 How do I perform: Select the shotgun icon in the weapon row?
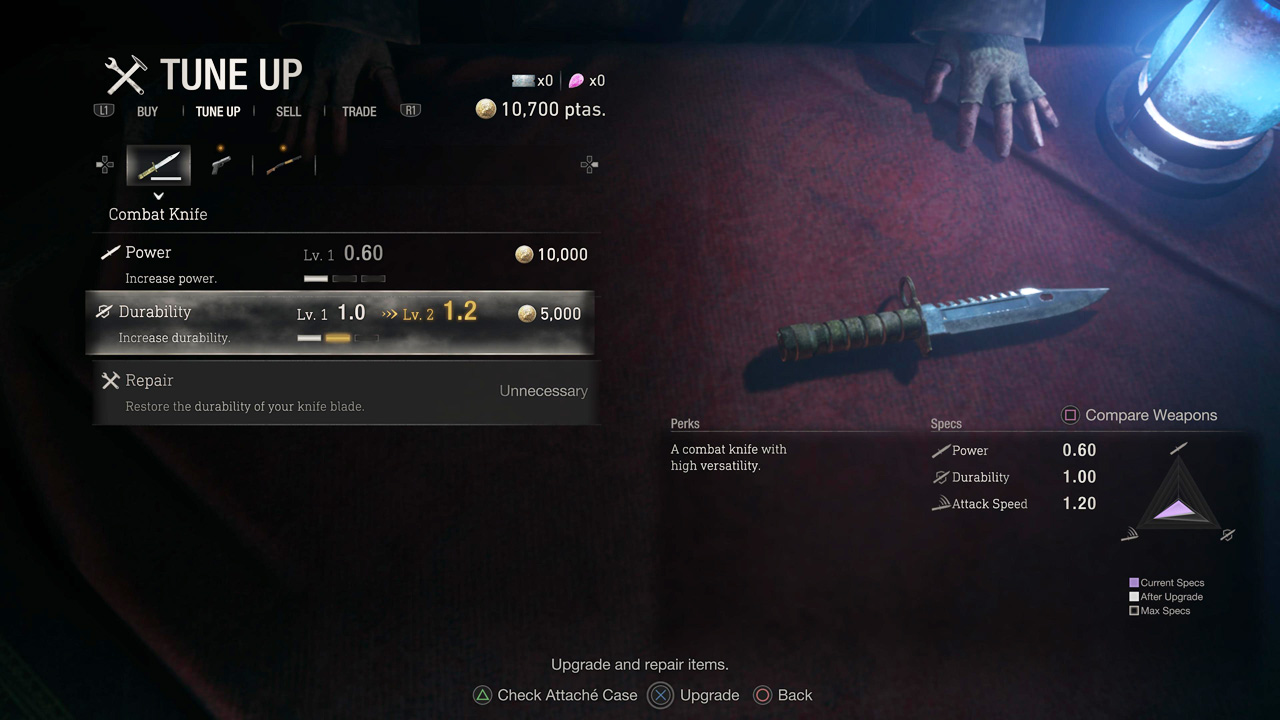tap(284, 164)
